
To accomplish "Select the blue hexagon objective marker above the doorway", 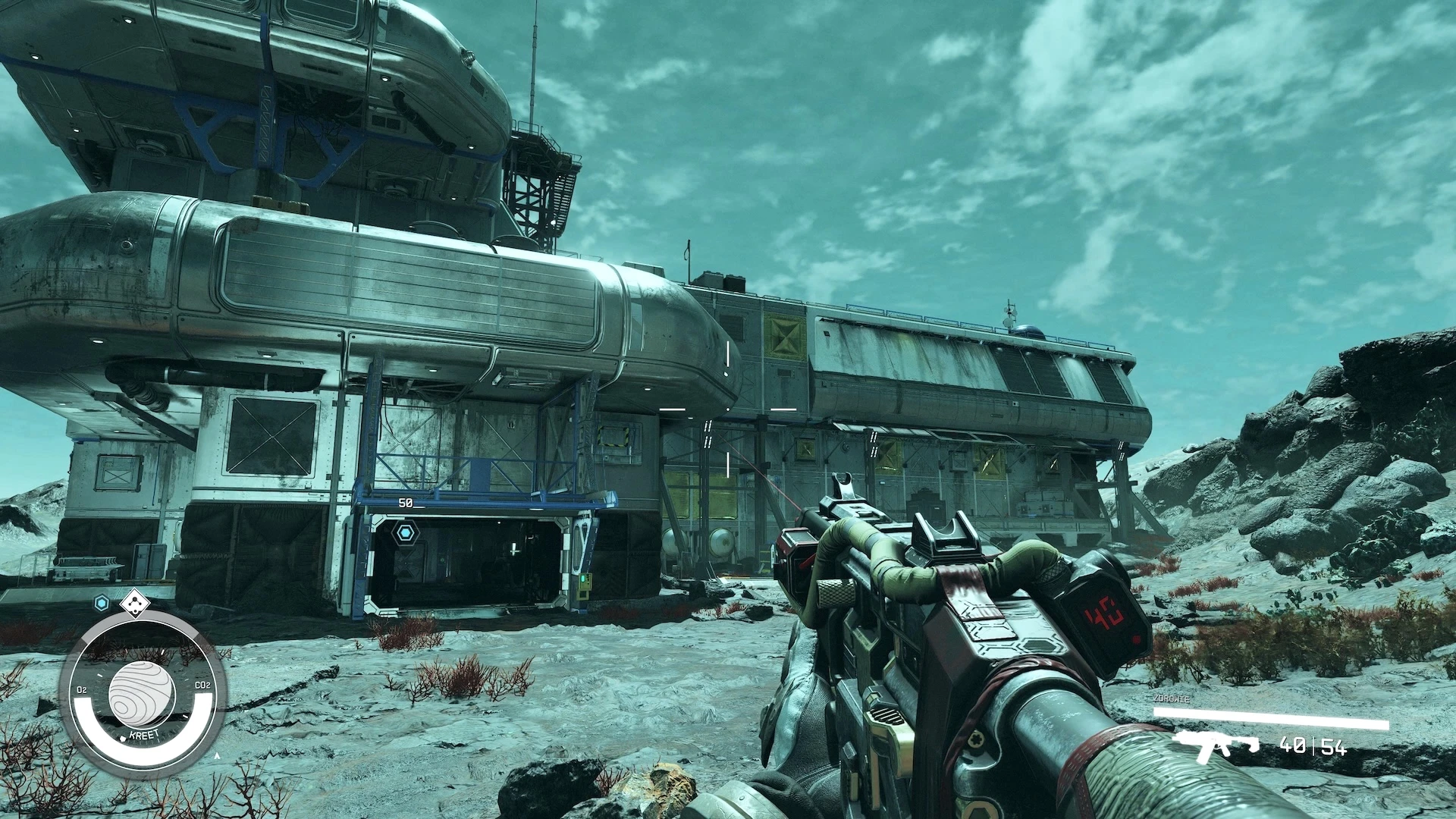I will 406,533.
